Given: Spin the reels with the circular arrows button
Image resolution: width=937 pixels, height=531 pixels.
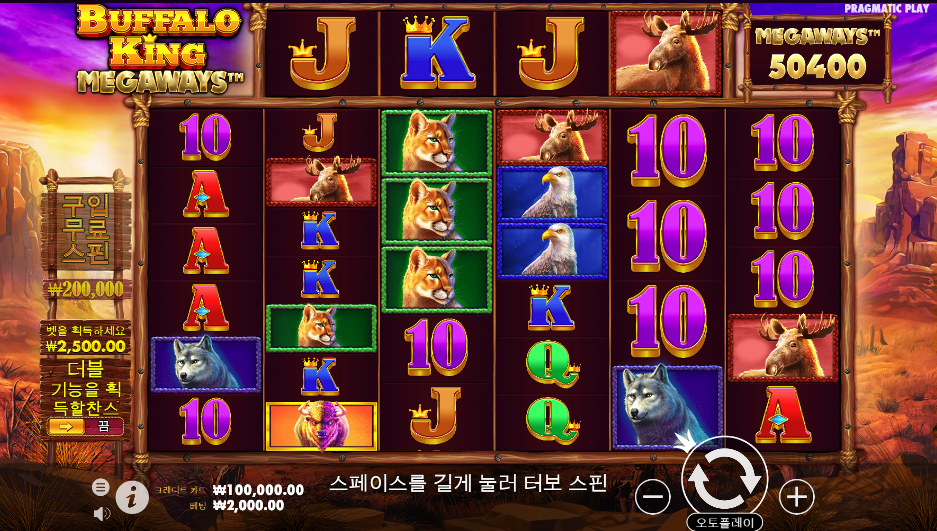Looking at the screenshot, I should click(724, 479).
